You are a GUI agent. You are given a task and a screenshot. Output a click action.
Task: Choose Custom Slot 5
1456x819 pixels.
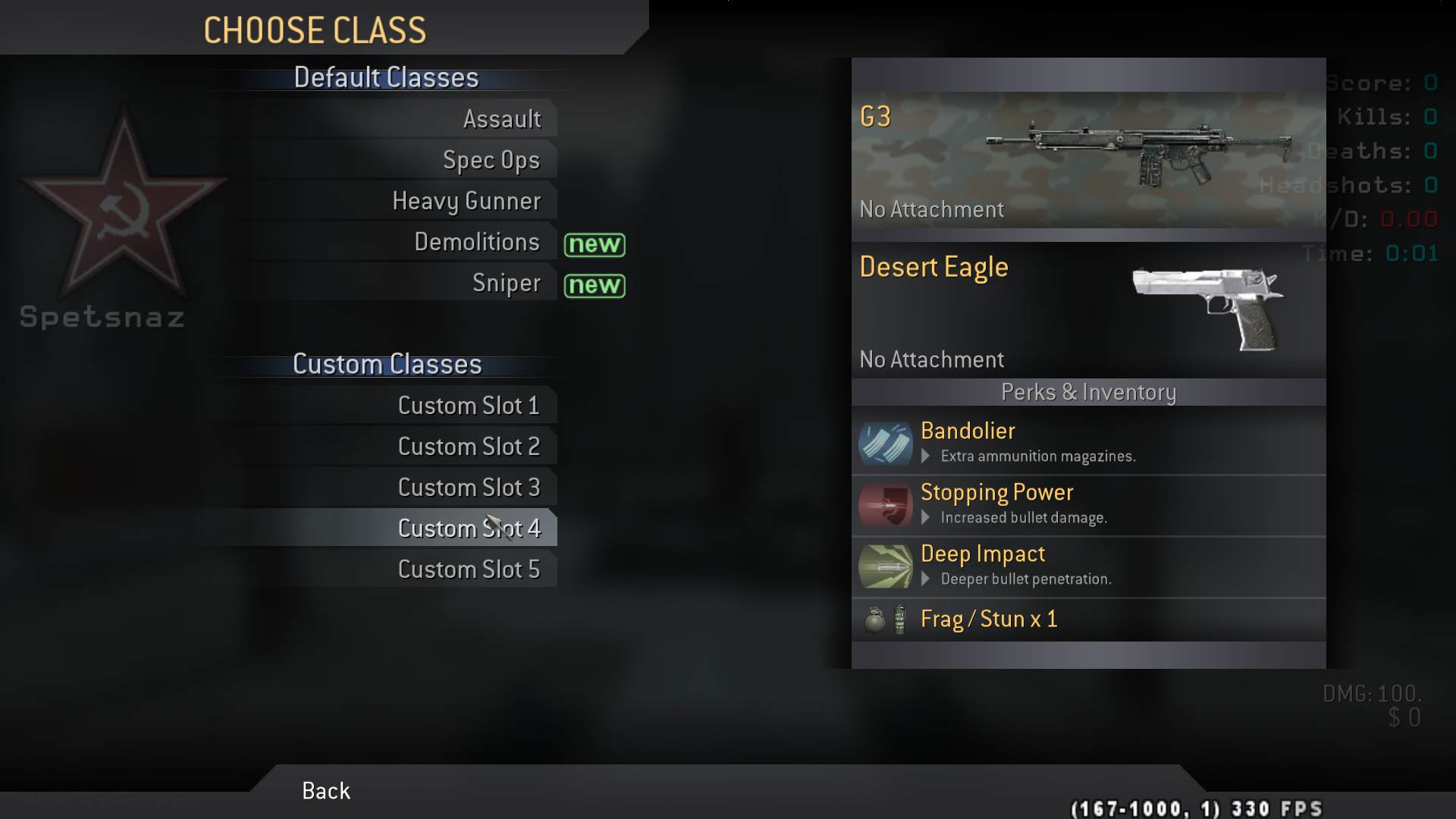pos(468,570)
